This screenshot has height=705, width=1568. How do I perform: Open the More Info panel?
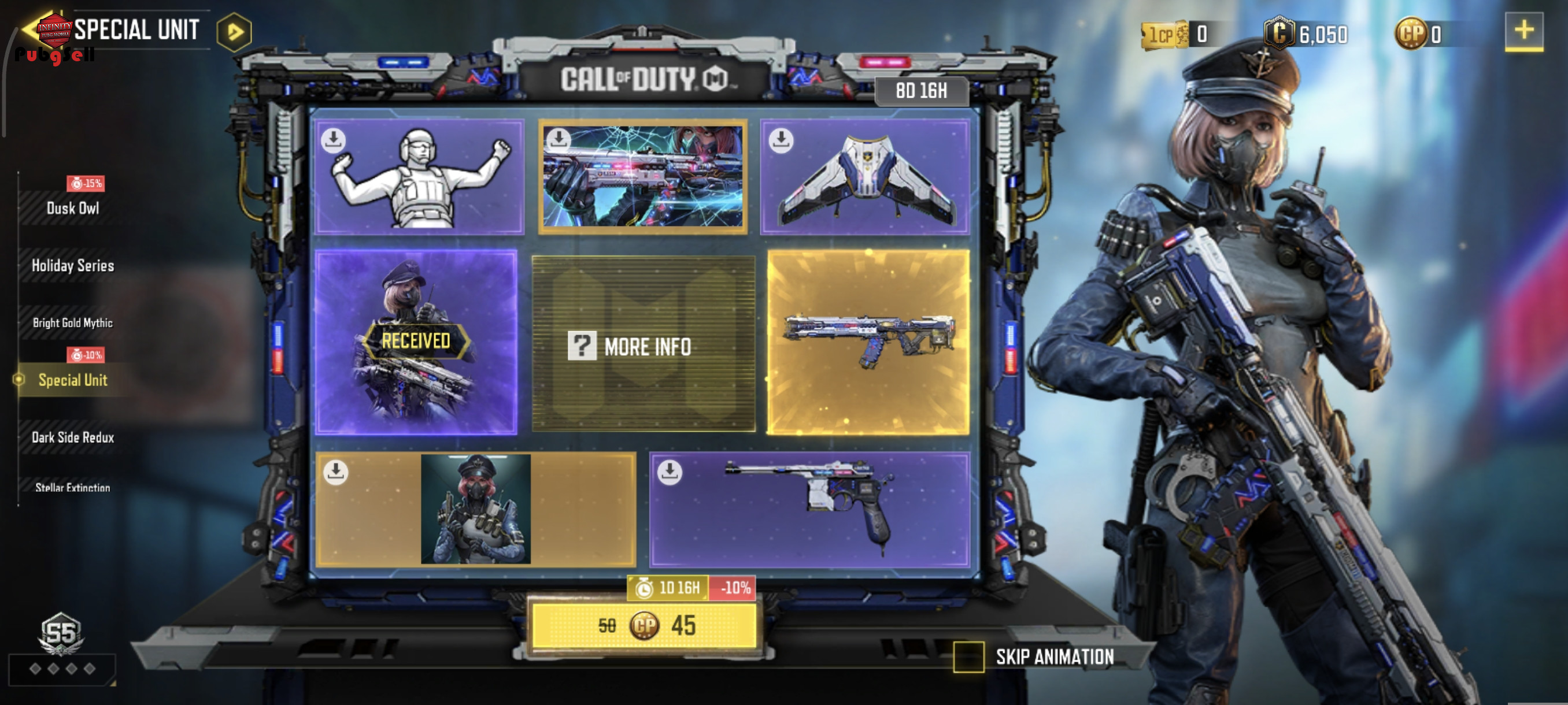tap(644, 346)
